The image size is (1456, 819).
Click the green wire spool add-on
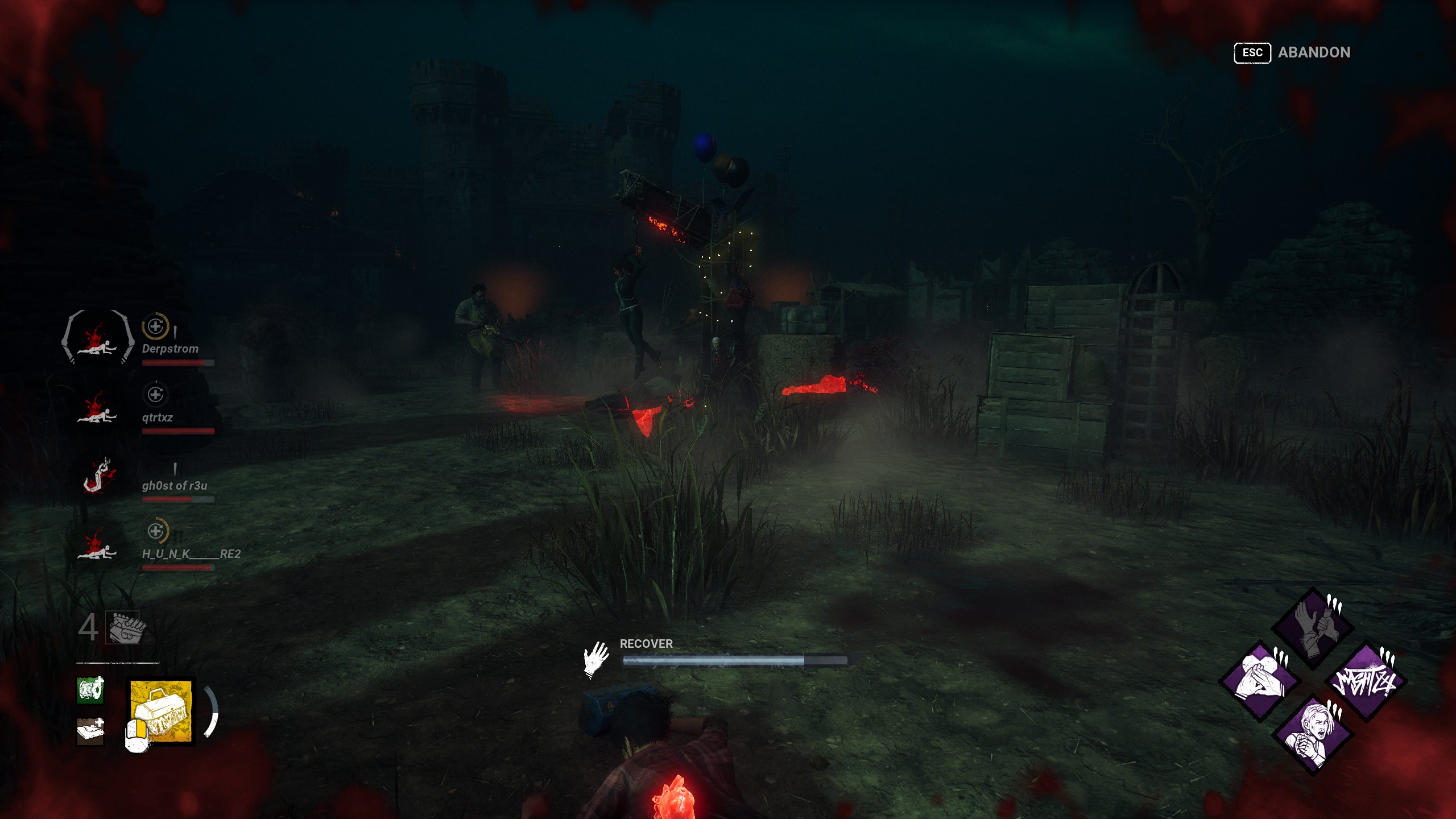click(x=90, y=690)
